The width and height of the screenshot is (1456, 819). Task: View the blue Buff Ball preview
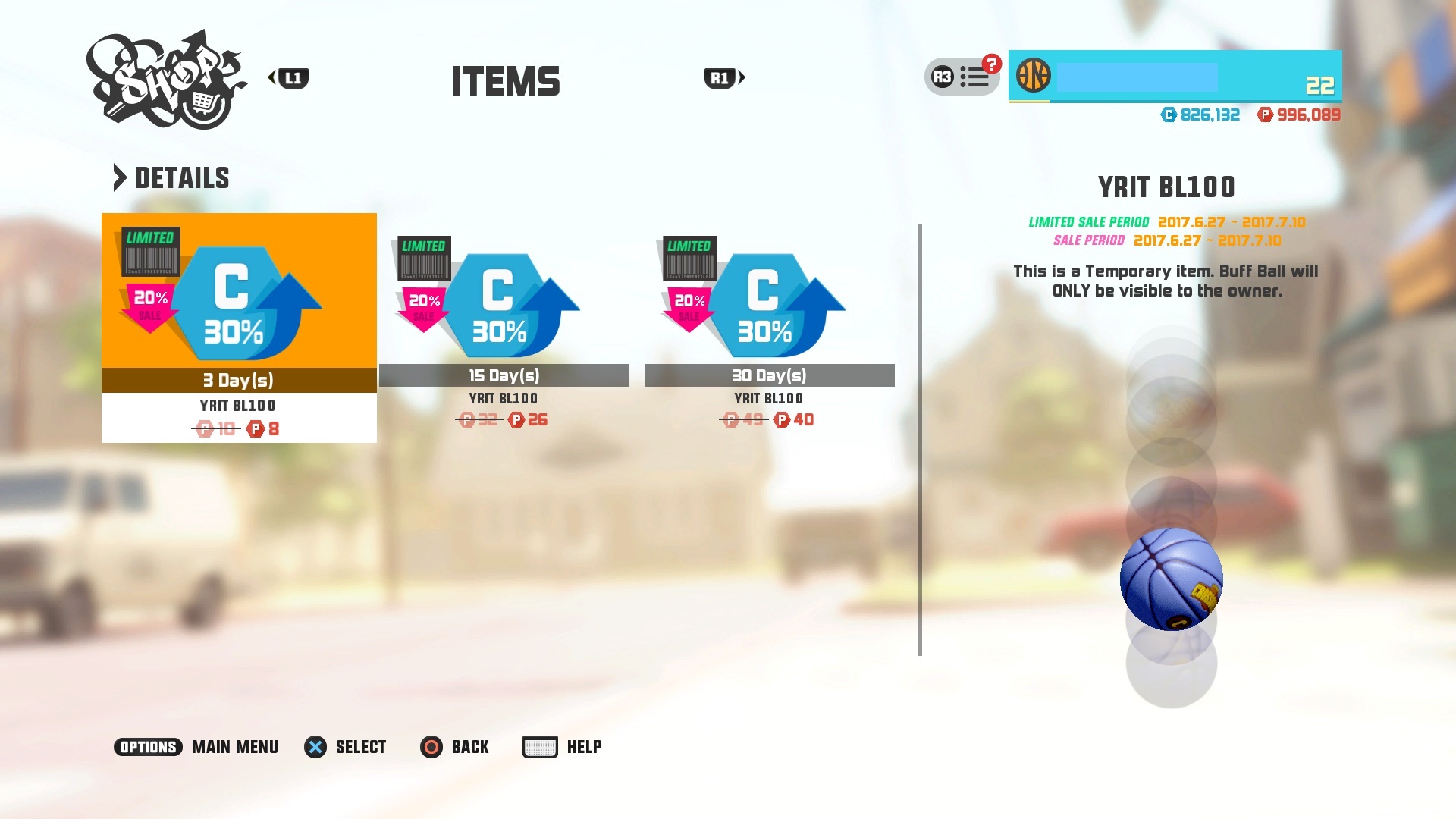[x=1171, y=579]
